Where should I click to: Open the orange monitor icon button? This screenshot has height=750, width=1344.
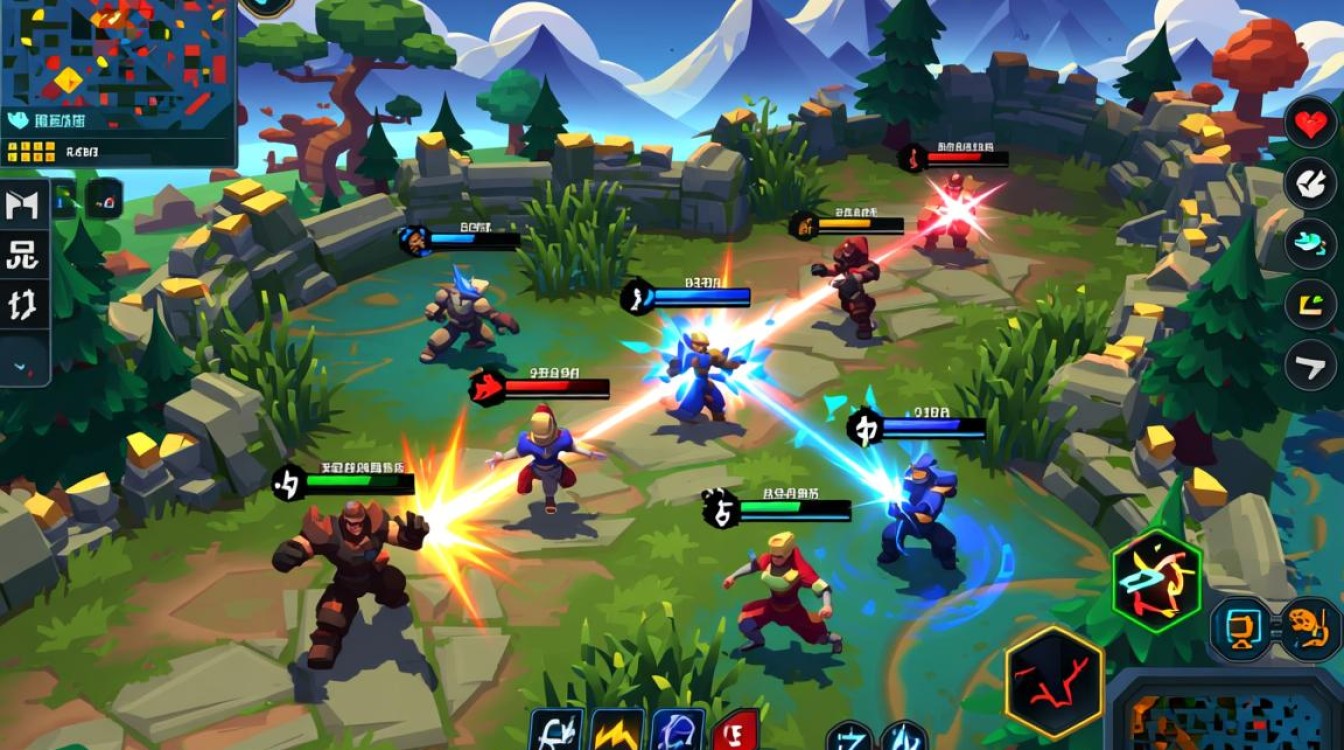pyautogui.click(x=1242, y=628)
